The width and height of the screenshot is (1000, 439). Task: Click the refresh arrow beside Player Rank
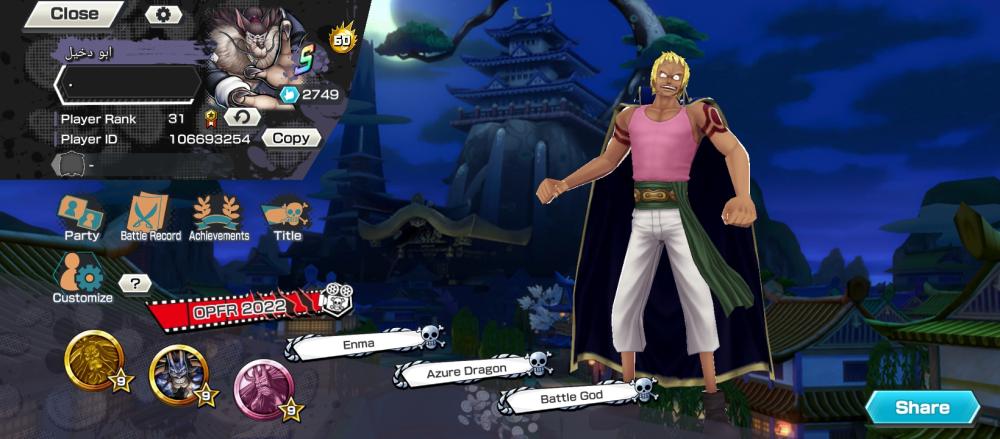tap(241, 118)
